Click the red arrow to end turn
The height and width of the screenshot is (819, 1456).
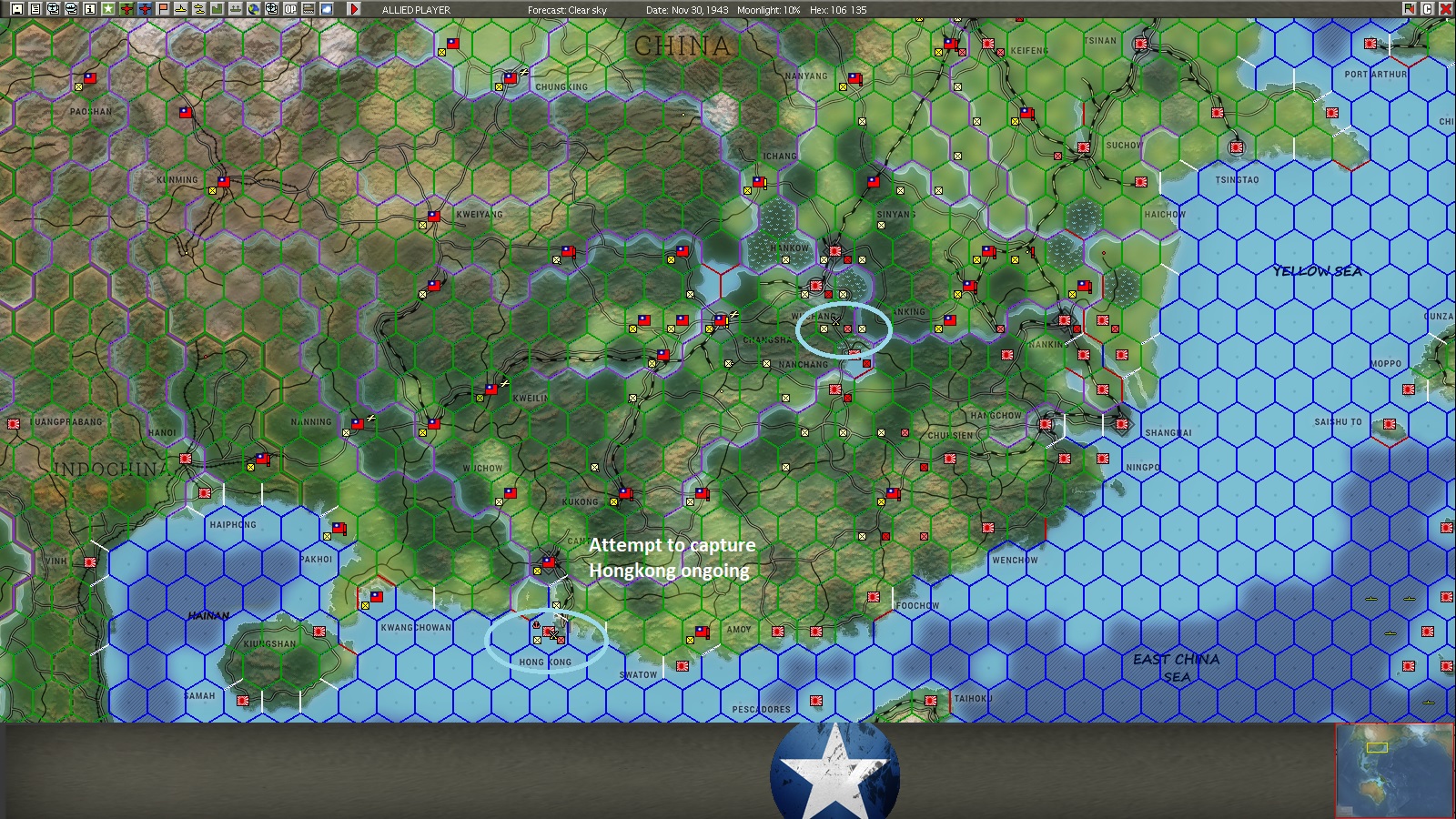coord(354,9)
